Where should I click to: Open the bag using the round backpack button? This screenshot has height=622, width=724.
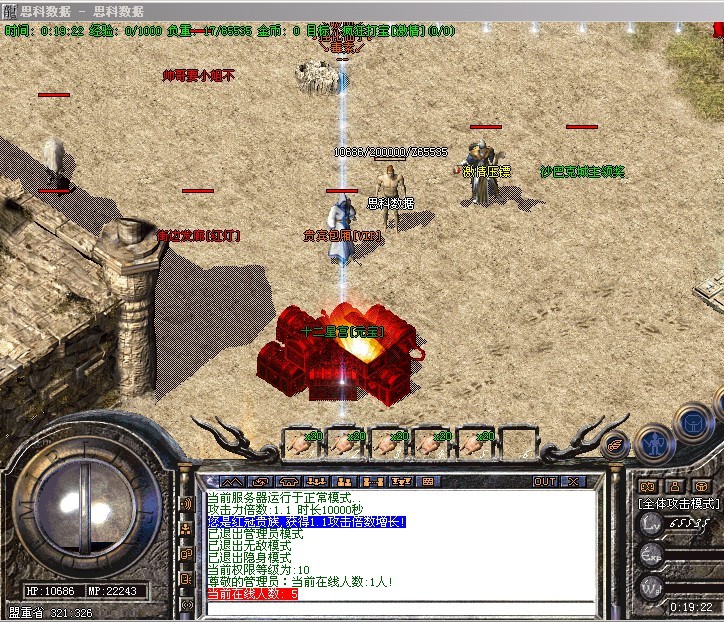tap(692, 422)
